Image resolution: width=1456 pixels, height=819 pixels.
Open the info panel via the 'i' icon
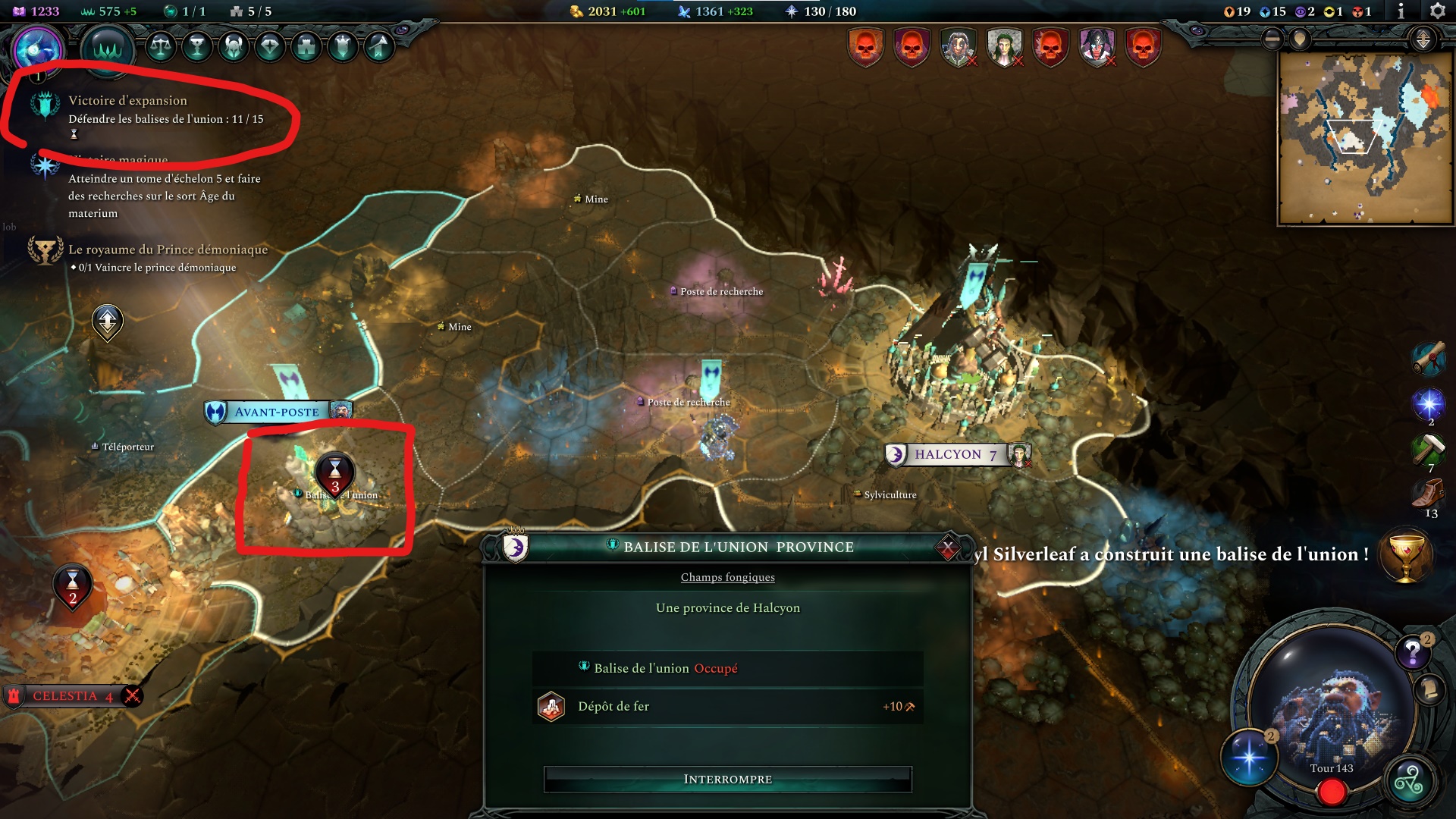pos(1402,12)
